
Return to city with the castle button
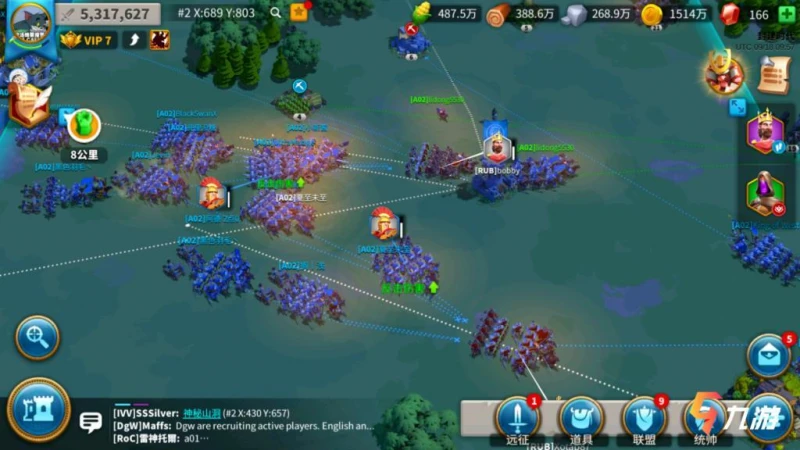pos(38,410)
